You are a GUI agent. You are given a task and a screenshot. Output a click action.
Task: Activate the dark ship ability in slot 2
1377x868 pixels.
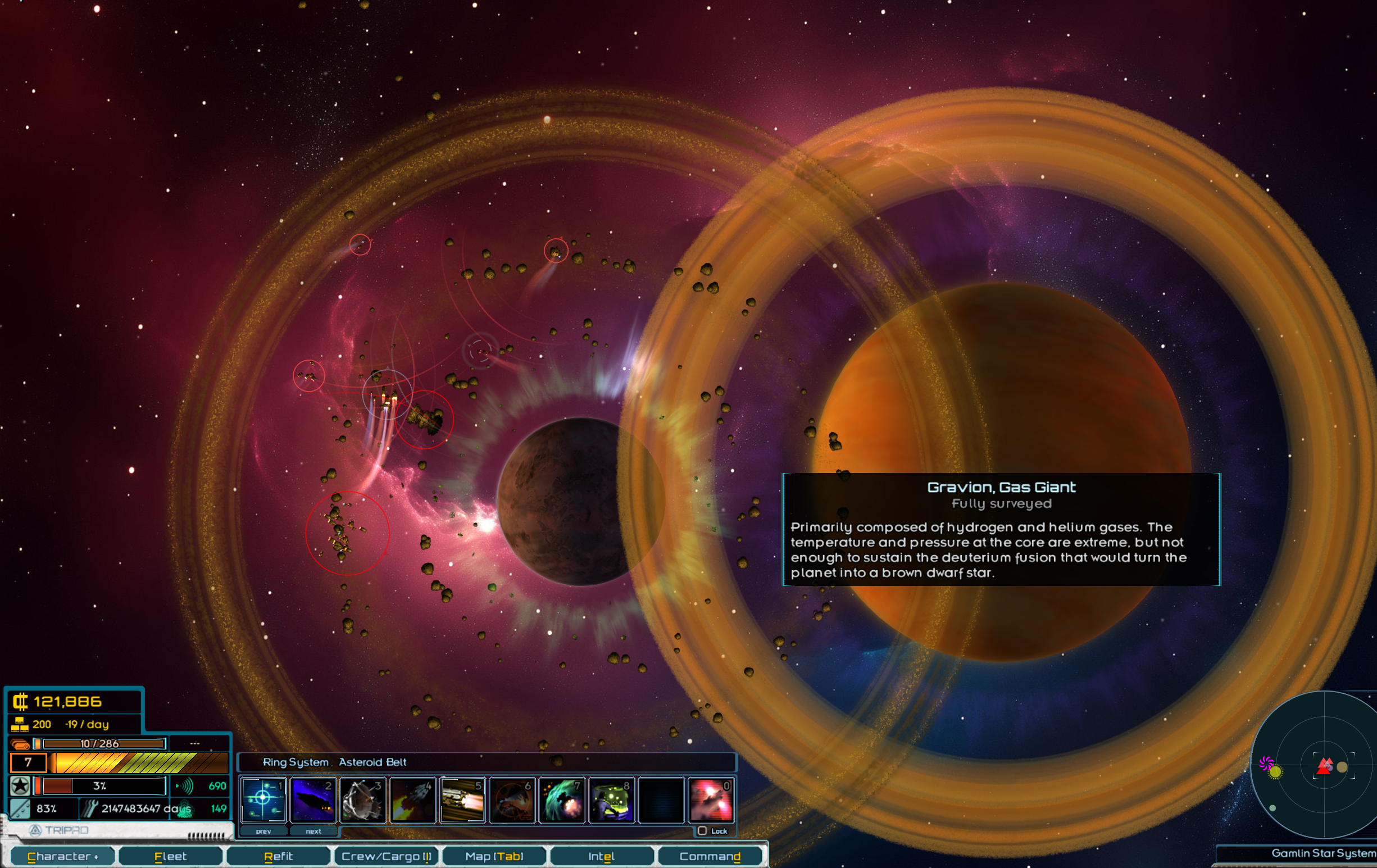313,799
